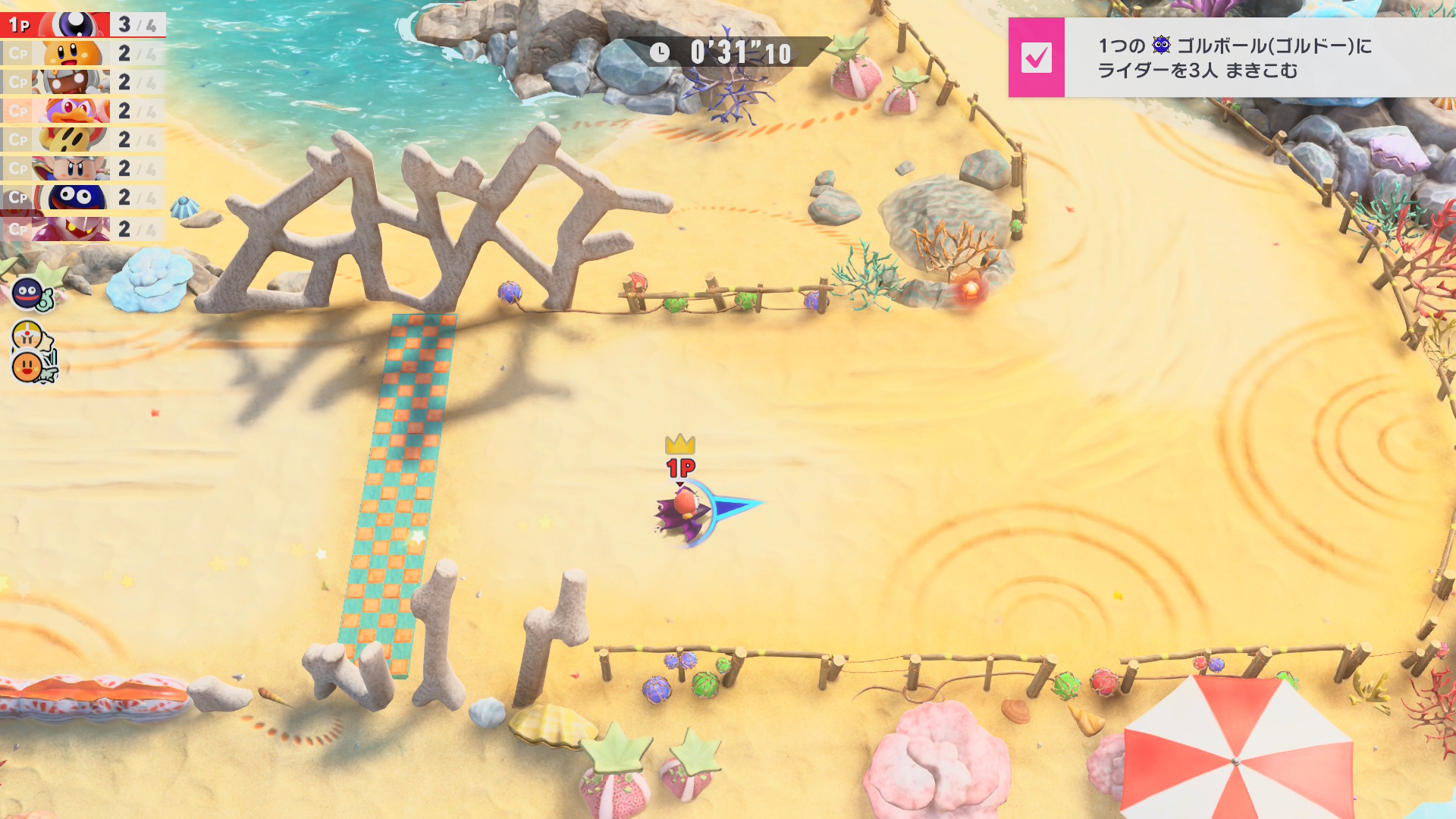Toggle the pink objective checkbox

(x=1036, y=58)
